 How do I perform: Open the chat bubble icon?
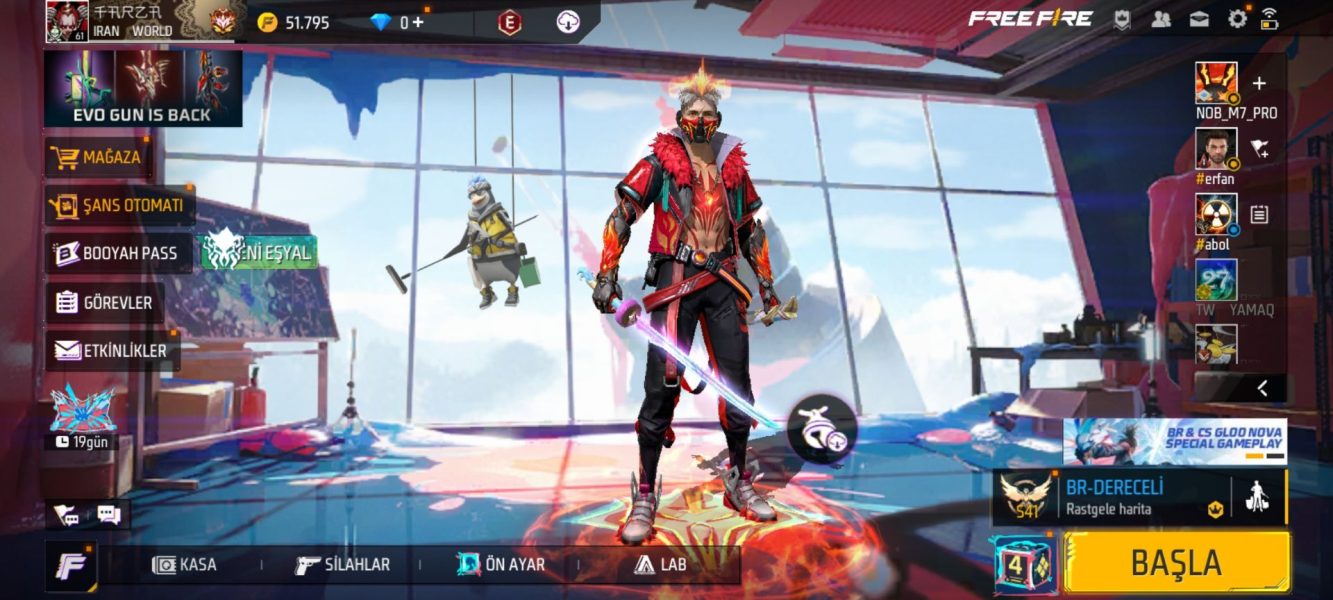coord(109,514)
